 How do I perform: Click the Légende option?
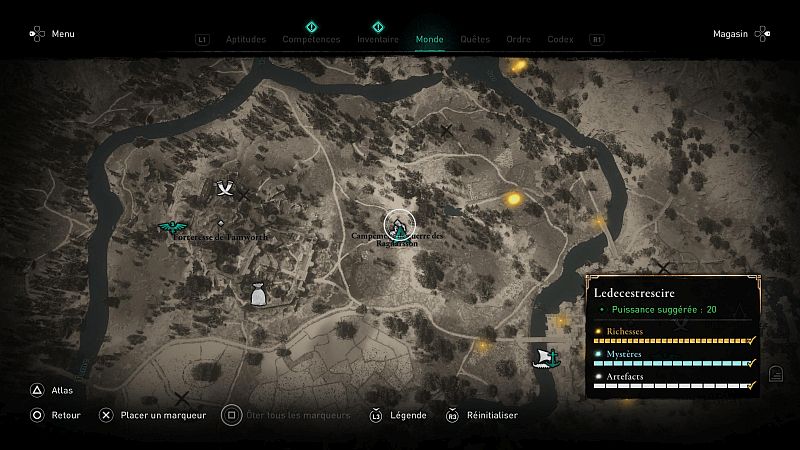(398, 415)
